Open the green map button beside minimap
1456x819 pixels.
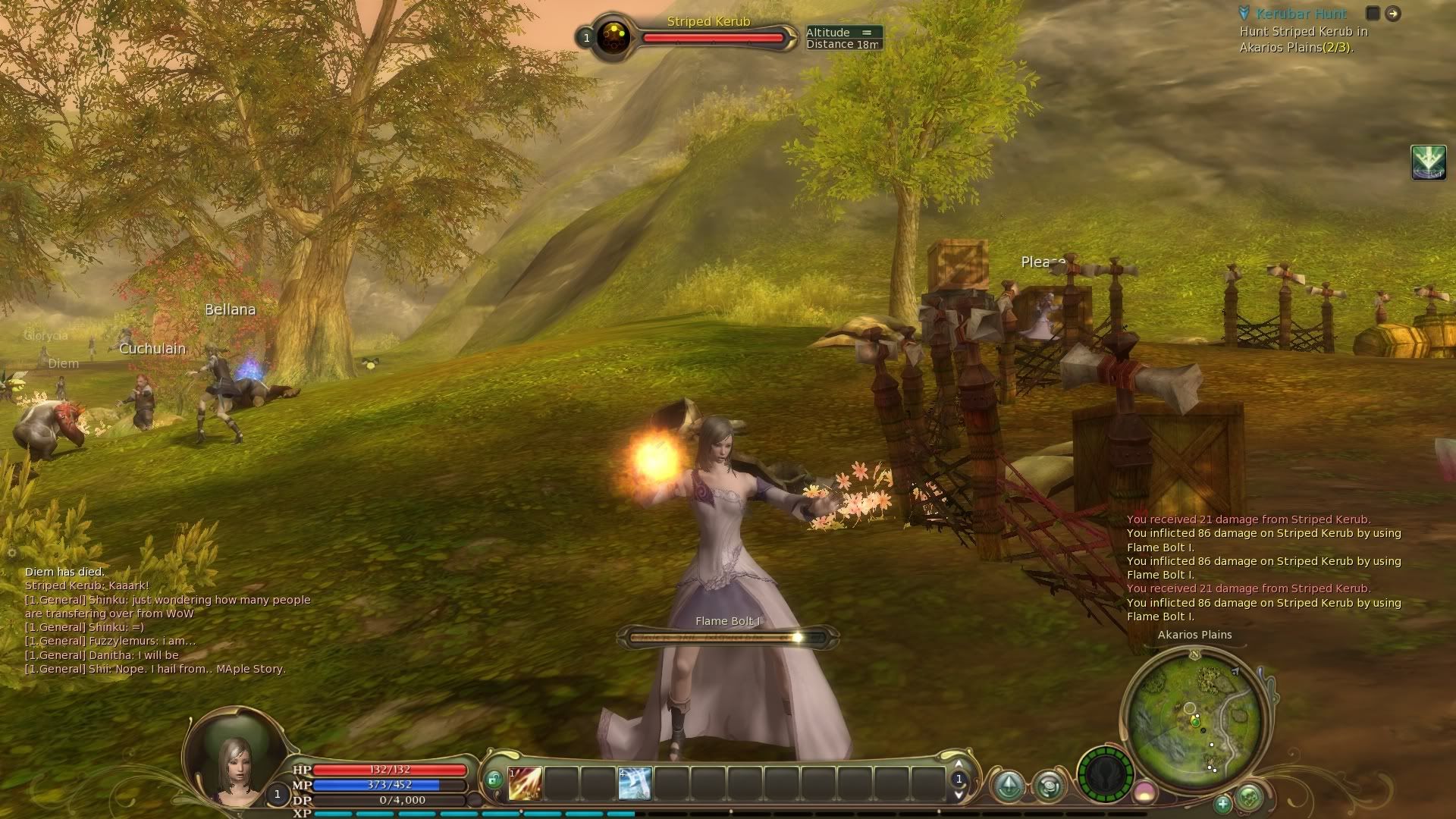point(1249,797)
